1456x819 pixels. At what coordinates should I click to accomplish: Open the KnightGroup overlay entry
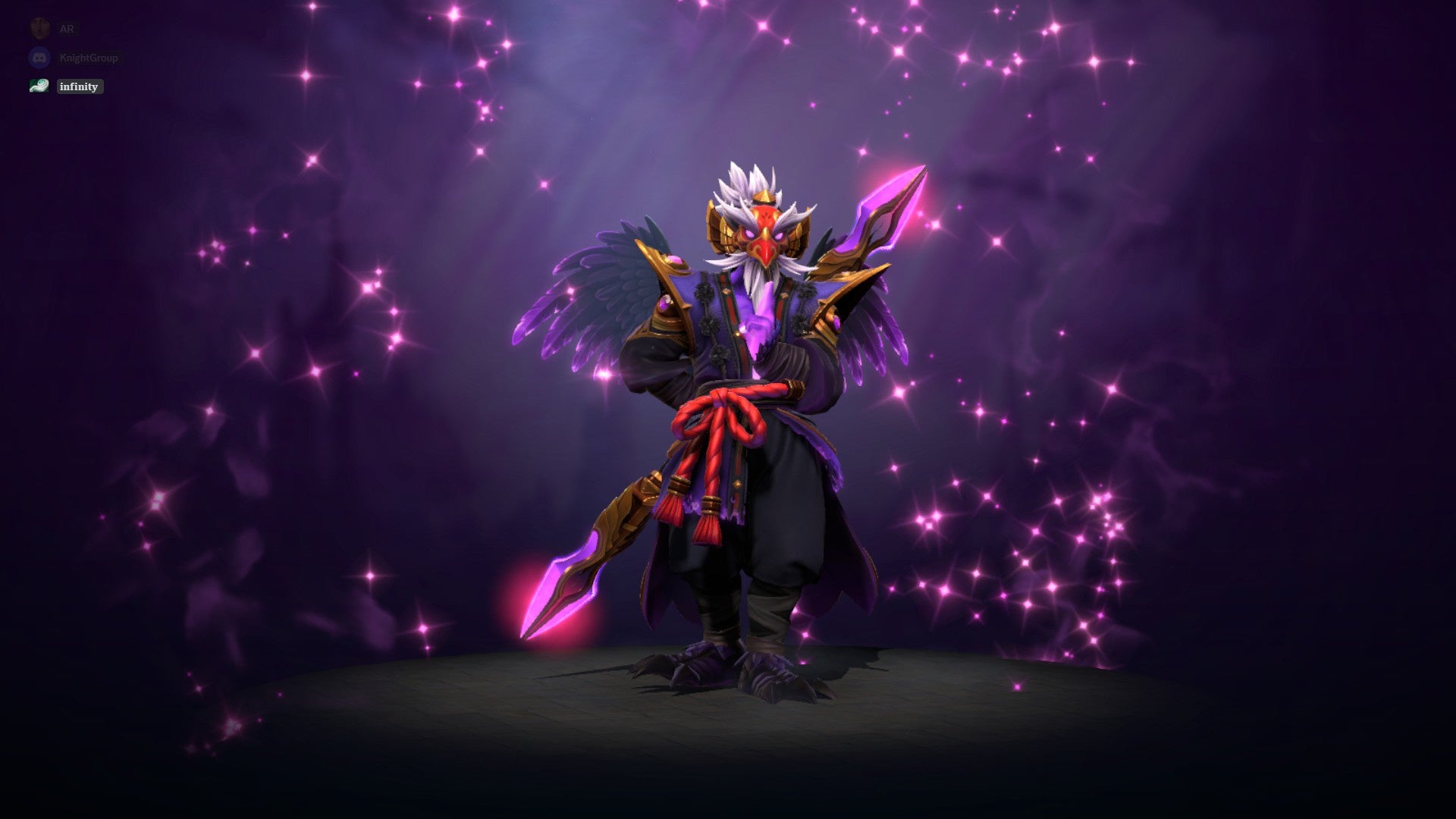click(x=89, y=57)
